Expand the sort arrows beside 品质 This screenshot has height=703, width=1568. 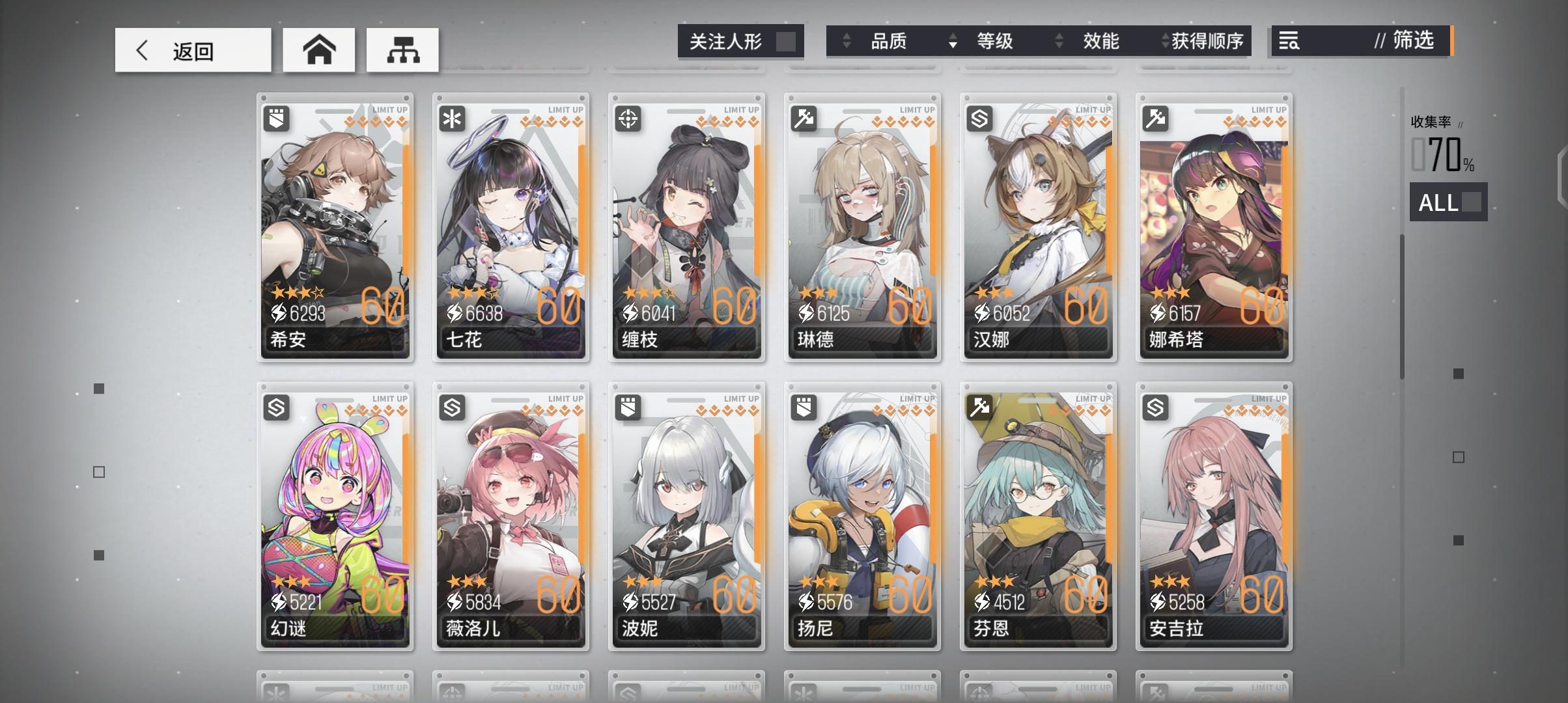click(847, 41)
